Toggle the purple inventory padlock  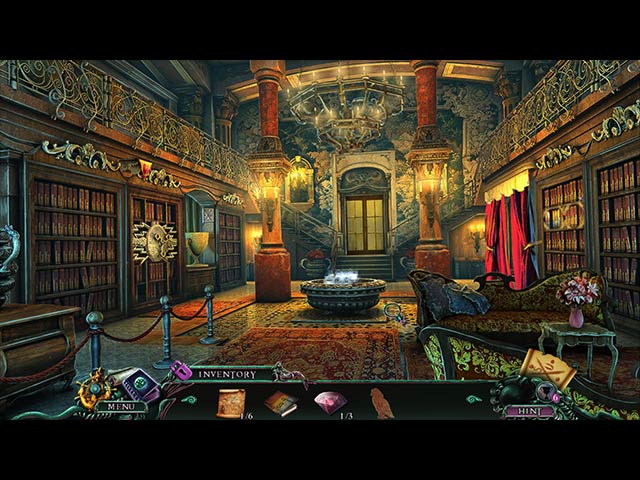click(181, 371)
